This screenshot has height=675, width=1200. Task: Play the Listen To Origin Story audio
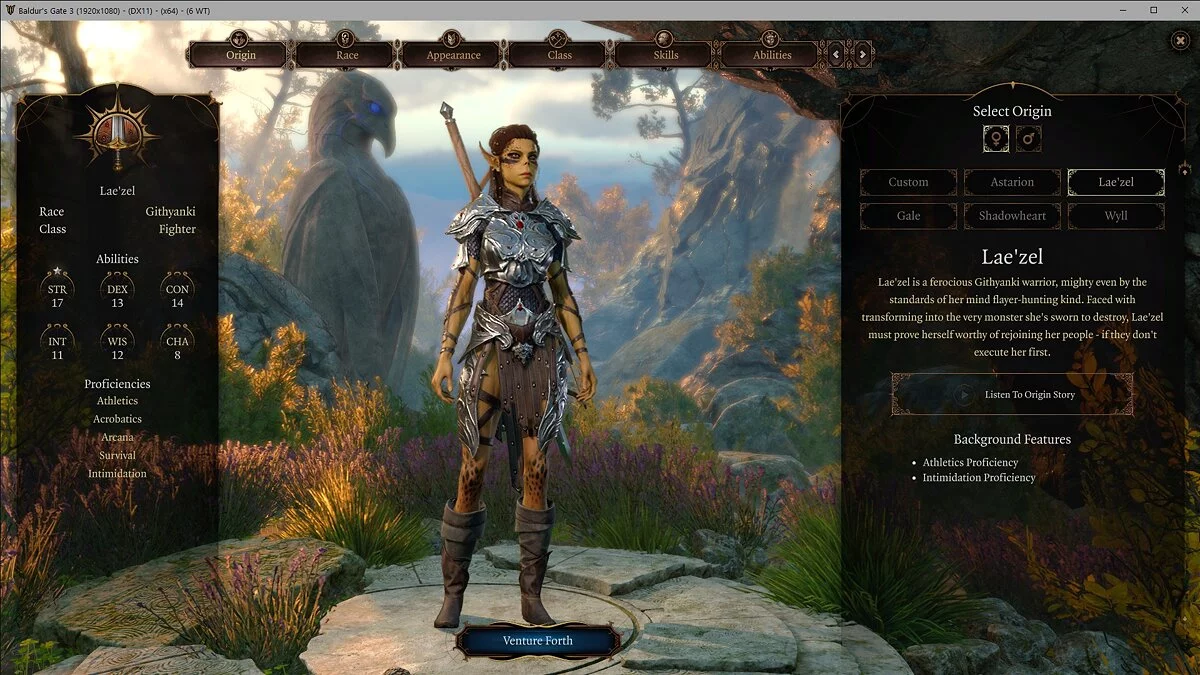[x=1012, y=394]
